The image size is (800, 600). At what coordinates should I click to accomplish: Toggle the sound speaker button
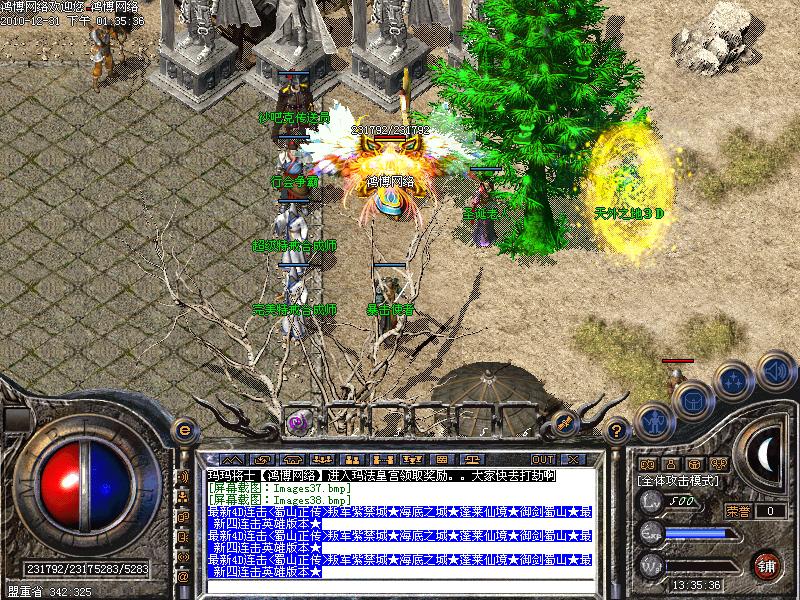[x=775, y=370]
